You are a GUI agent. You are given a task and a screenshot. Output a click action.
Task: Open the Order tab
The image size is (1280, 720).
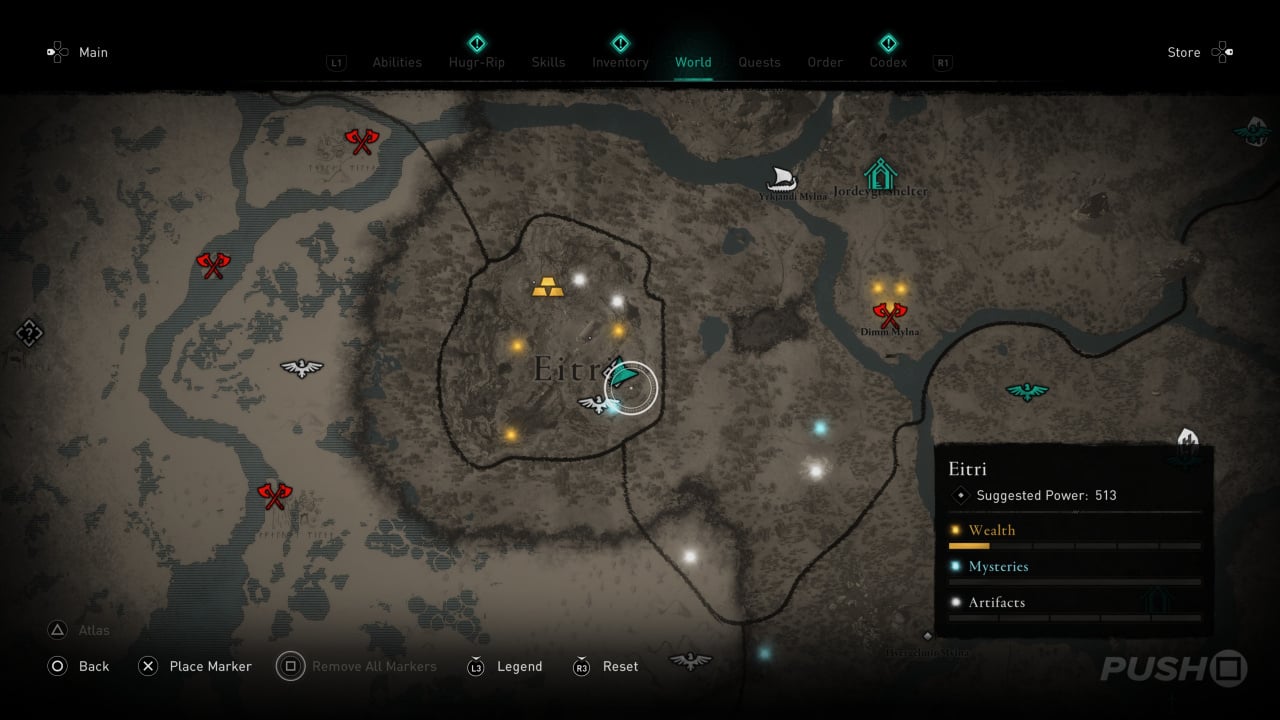tap(825, 62)
